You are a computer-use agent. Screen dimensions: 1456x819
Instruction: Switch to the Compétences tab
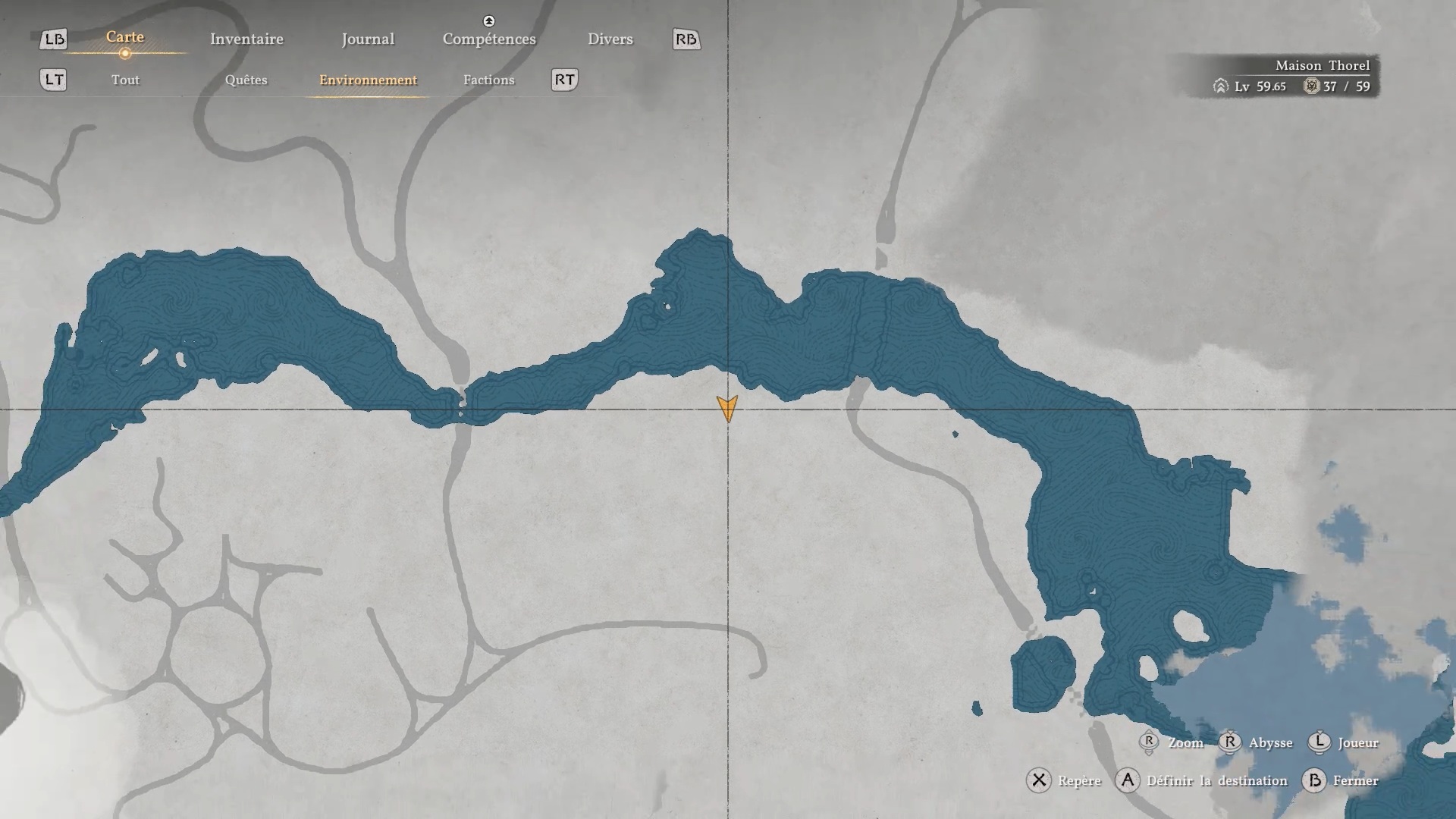coord(489,39)
